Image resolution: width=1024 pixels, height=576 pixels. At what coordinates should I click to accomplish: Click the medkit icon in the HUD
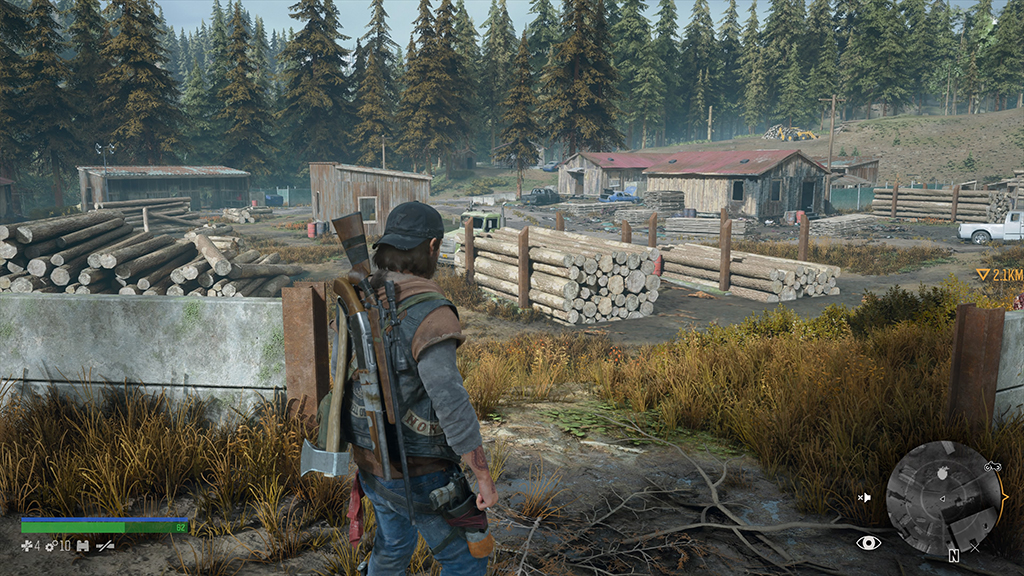27,546
